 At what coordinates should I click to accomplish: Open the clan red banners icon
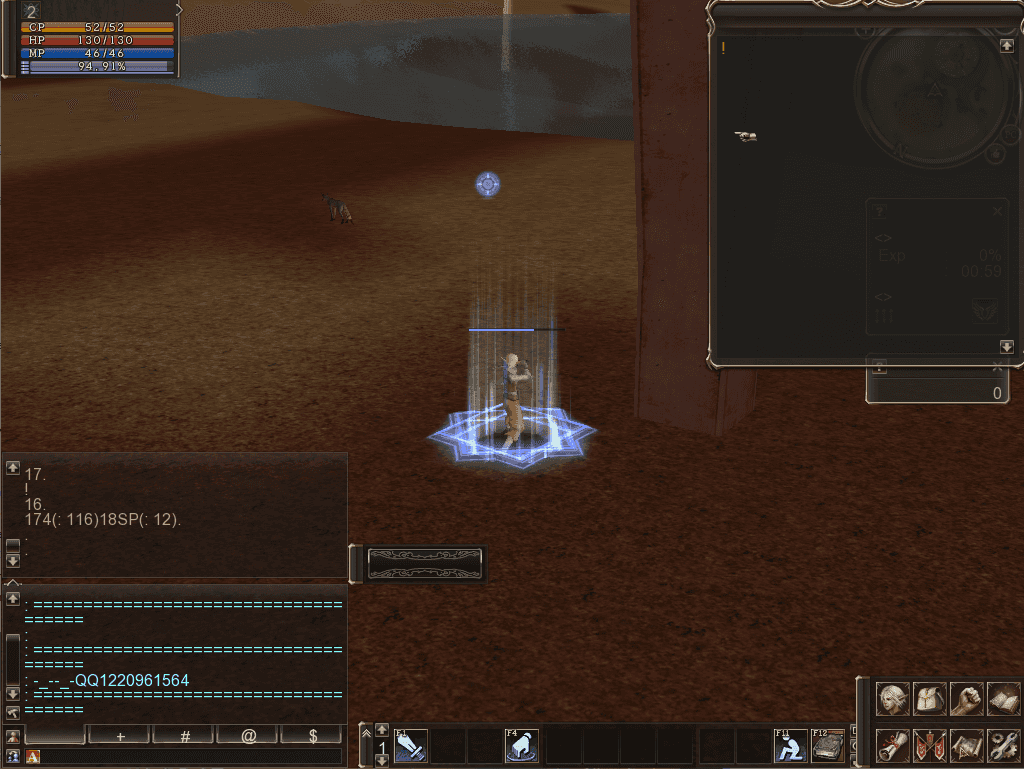(x=930, y=745)
